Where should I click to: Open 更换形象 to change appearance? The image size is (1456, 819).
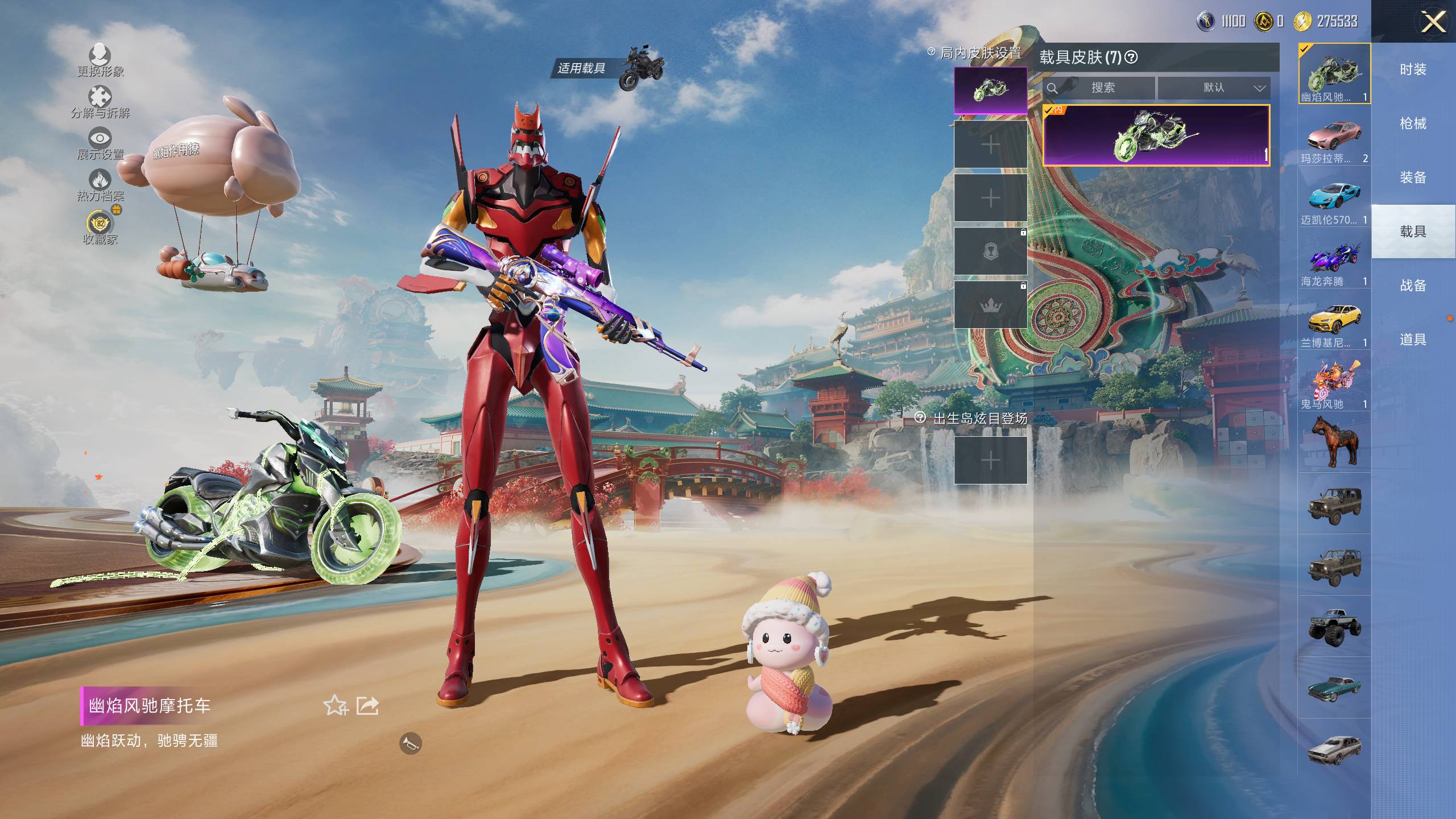(x=100, y=58)
